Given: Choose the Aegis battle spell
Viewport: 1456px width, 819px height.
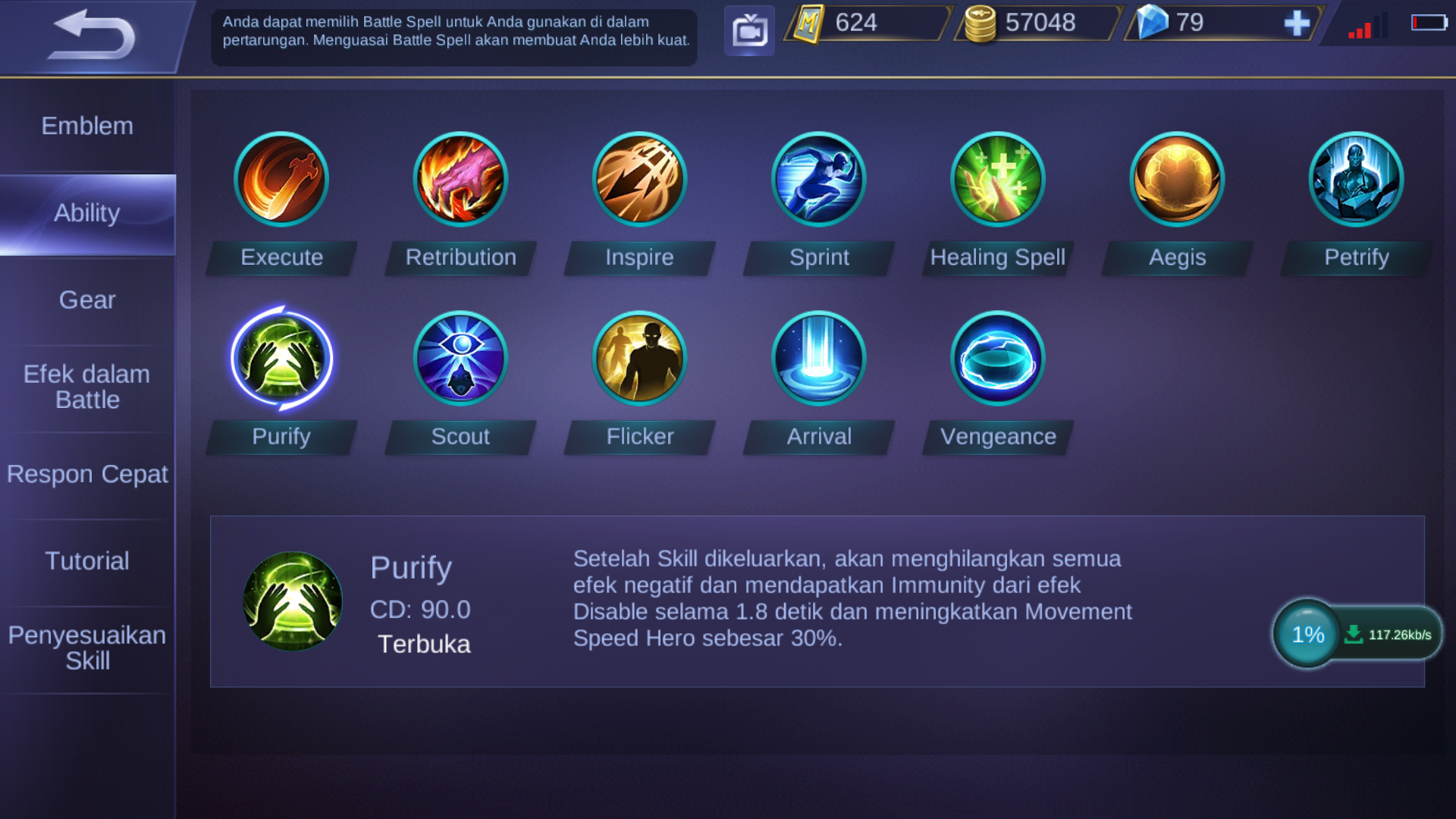Looking at the screenshot, I should (1176, 179).
